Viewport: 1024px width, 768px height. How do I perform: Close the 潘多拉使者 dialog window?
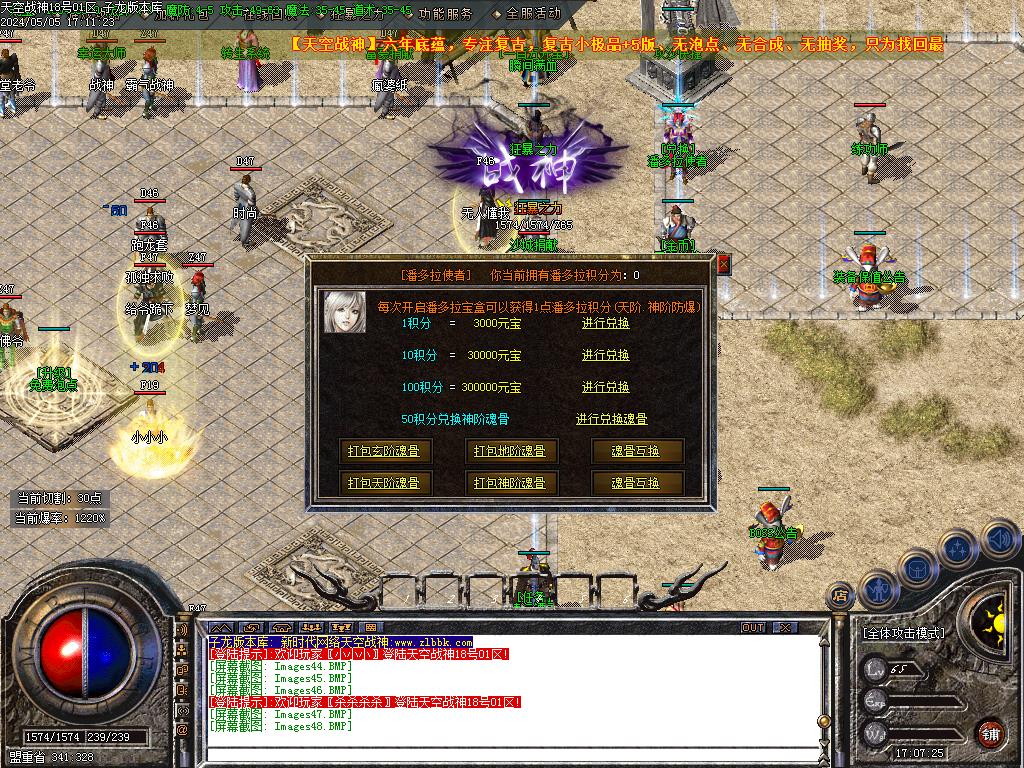pos(723,265)
